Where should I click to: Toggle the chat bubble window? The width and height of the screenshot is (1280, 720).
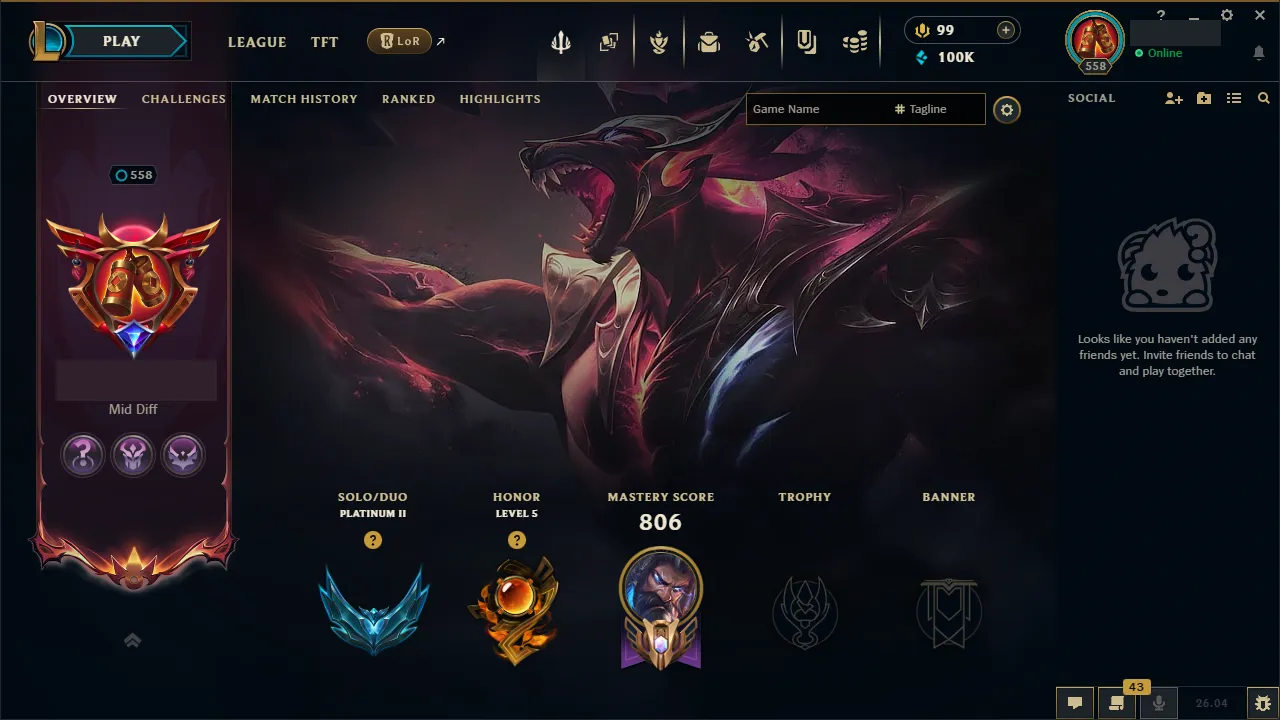1075,703
